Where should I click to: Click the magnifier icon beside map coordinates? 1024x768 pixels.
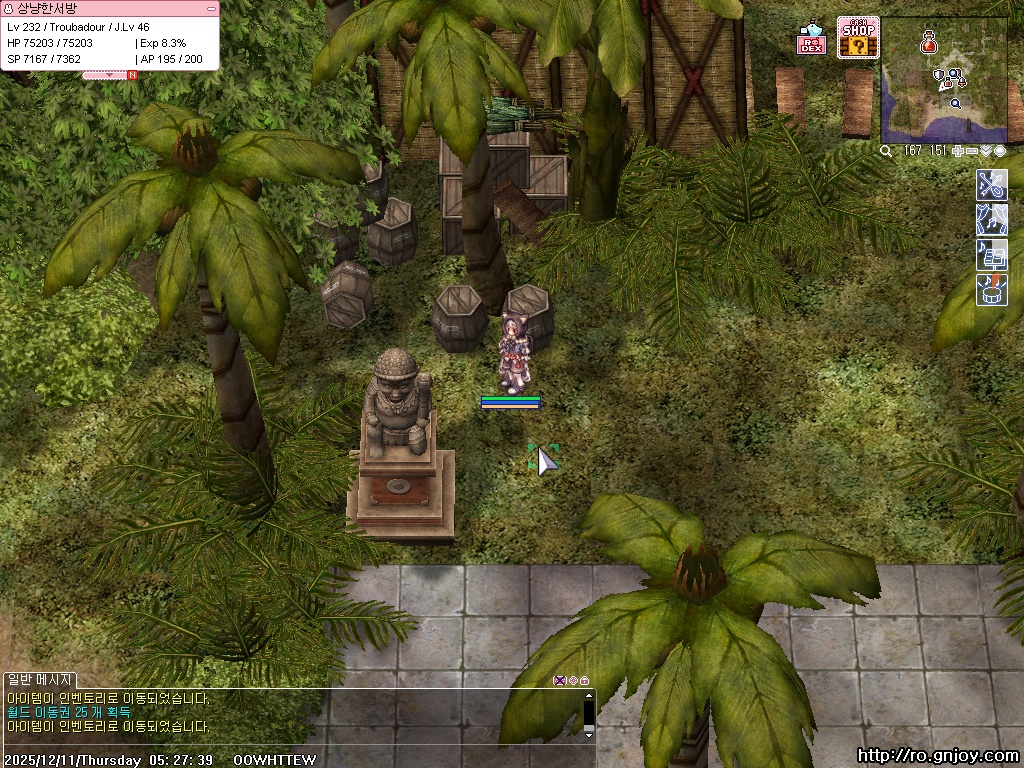click(886, 151)
